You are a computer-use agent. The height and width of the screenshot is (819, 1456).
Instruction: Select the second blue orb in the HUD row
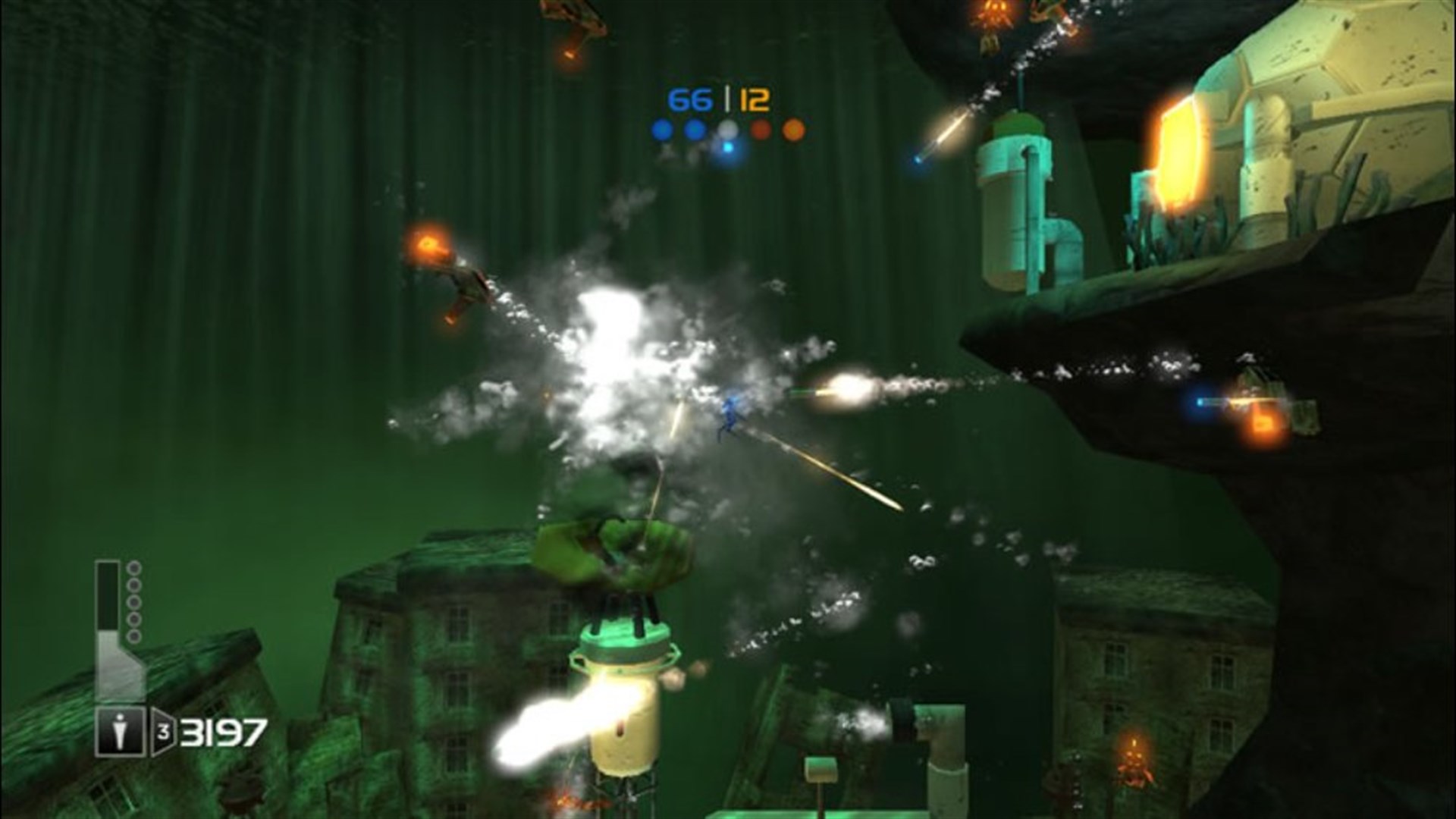tap(694, 129)
